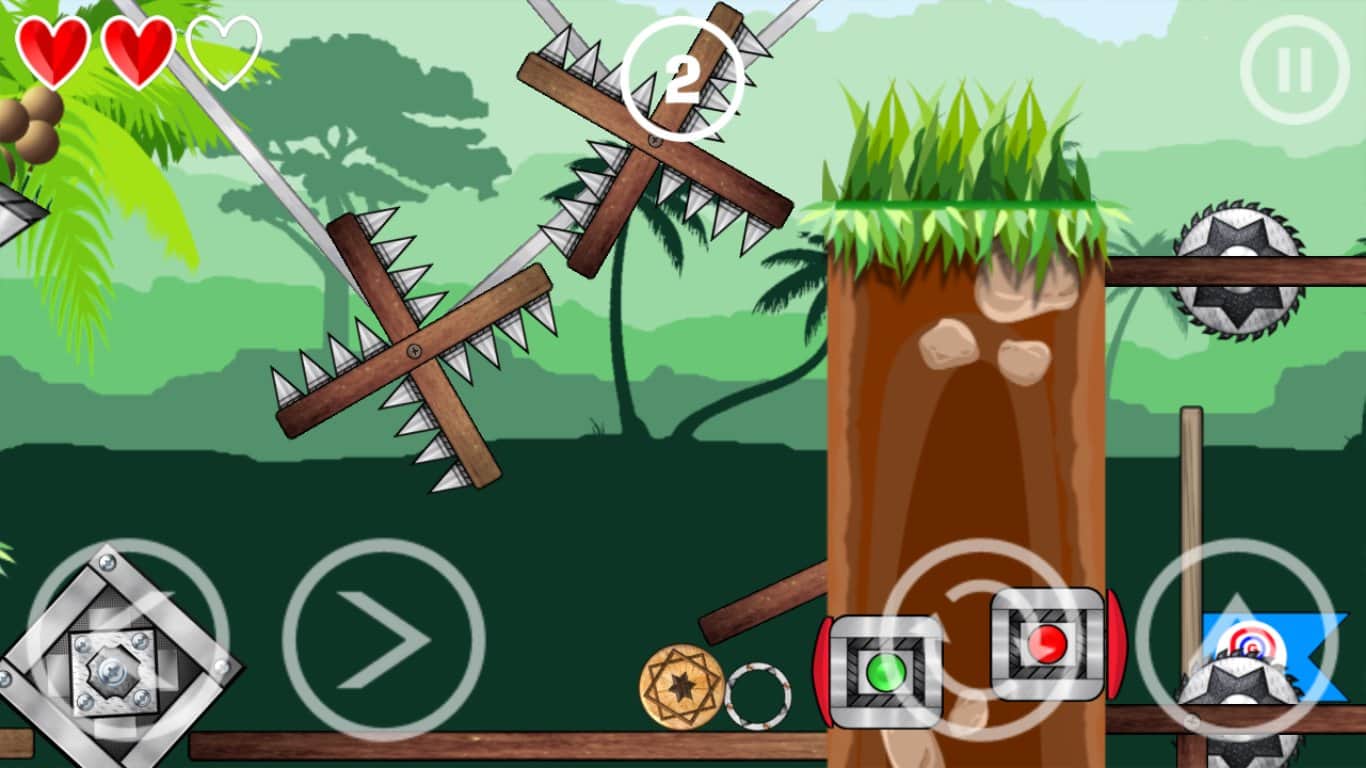Pause the game
The image size is (1366, 768).
(1294, 70)
